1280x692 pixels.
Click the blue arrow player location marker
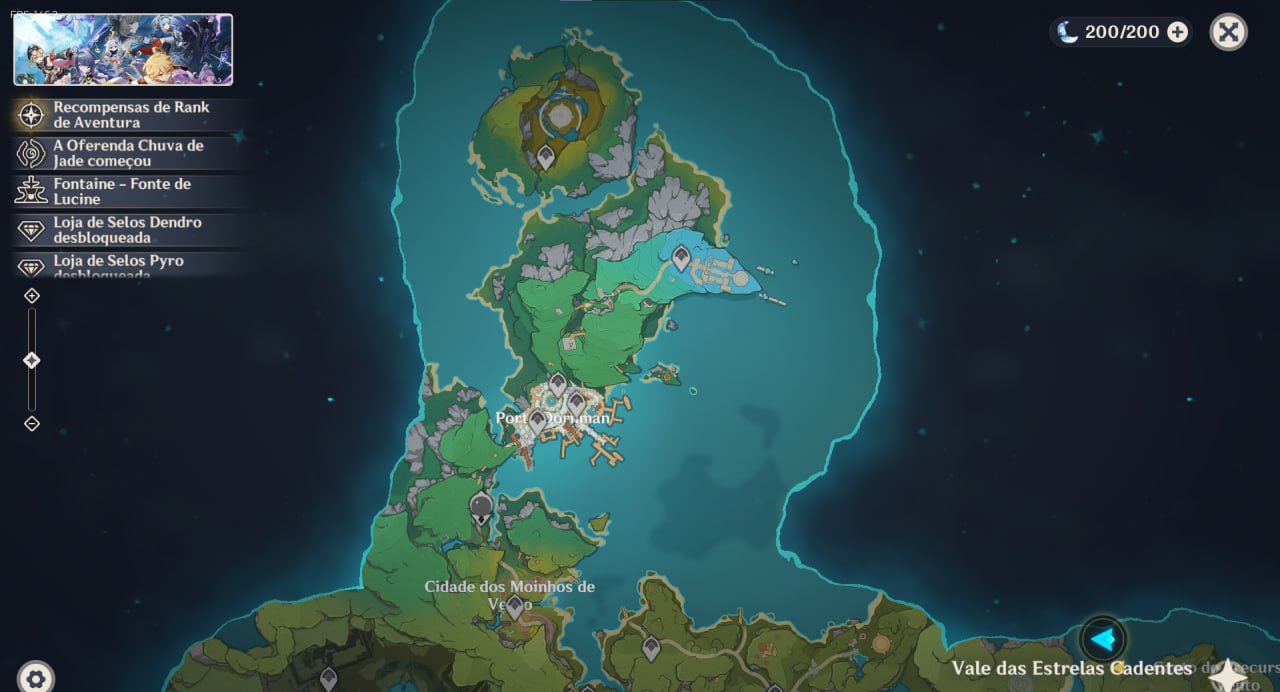click(x=1102, y=639)
